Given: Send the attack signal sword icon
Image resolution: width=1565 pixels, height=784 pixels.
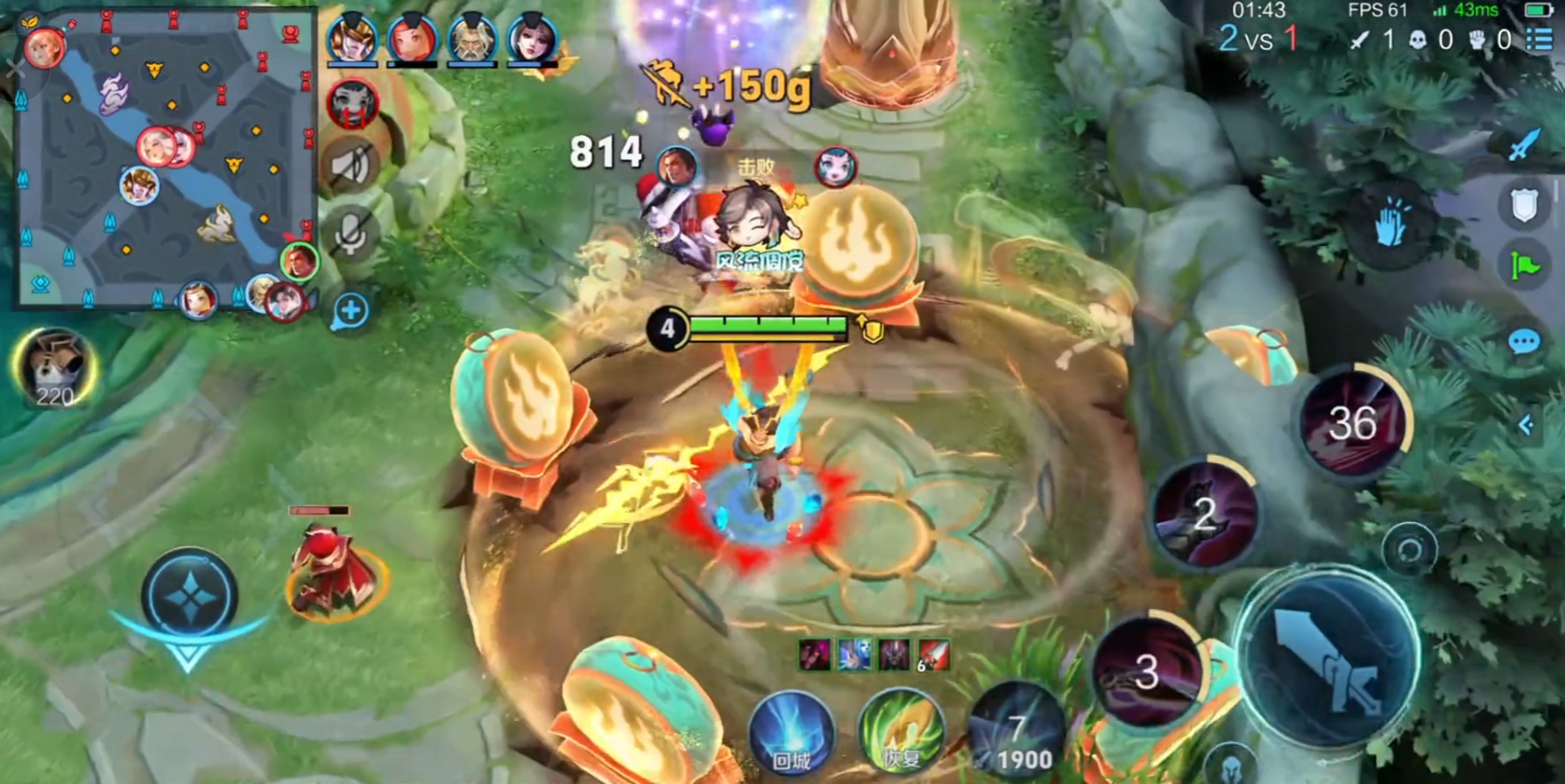Looking at the screenshot, I should click(1524, 144).
